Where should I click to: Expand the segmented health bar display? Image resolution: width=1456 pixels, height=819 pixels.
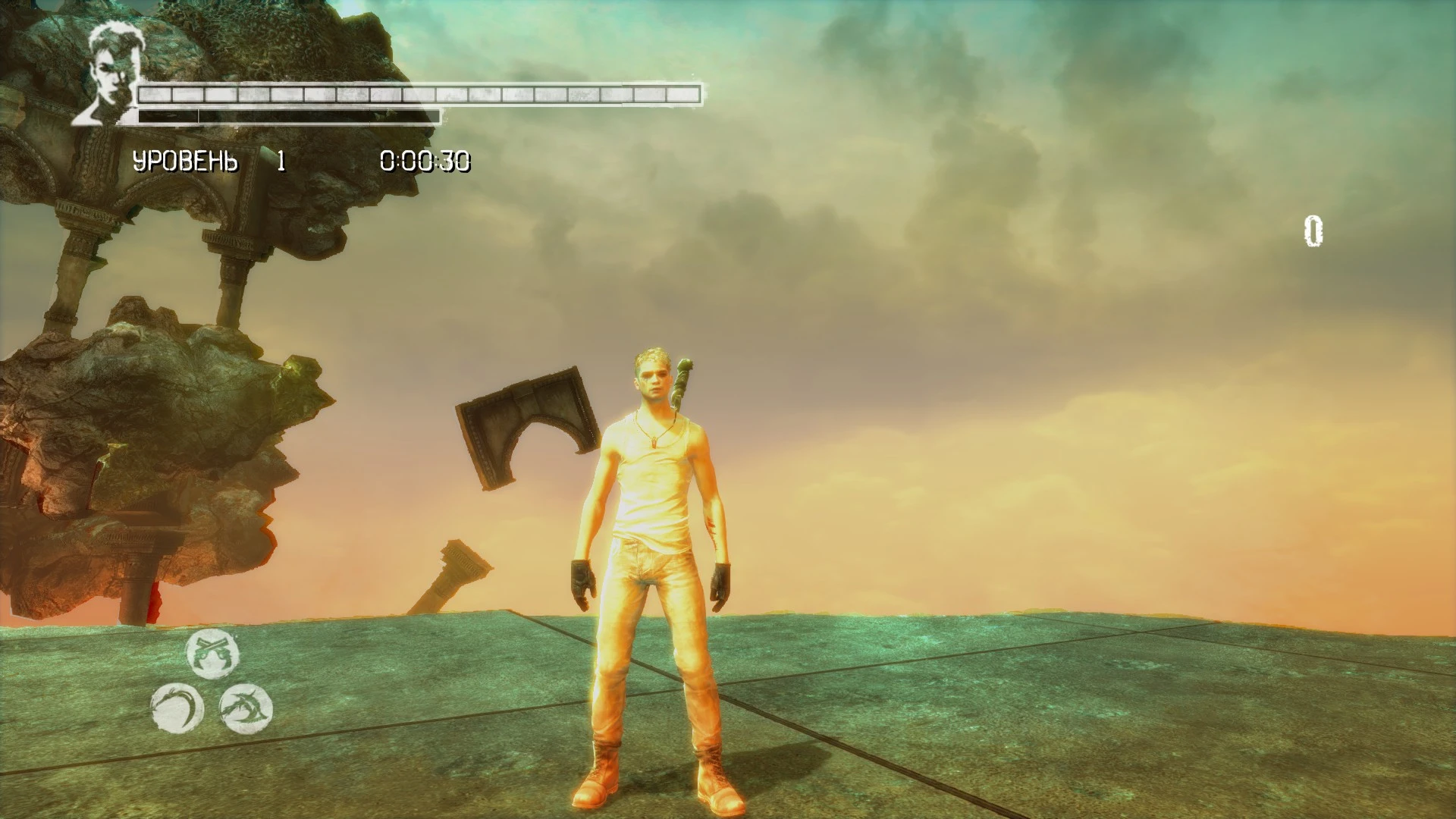coord(417,96)
